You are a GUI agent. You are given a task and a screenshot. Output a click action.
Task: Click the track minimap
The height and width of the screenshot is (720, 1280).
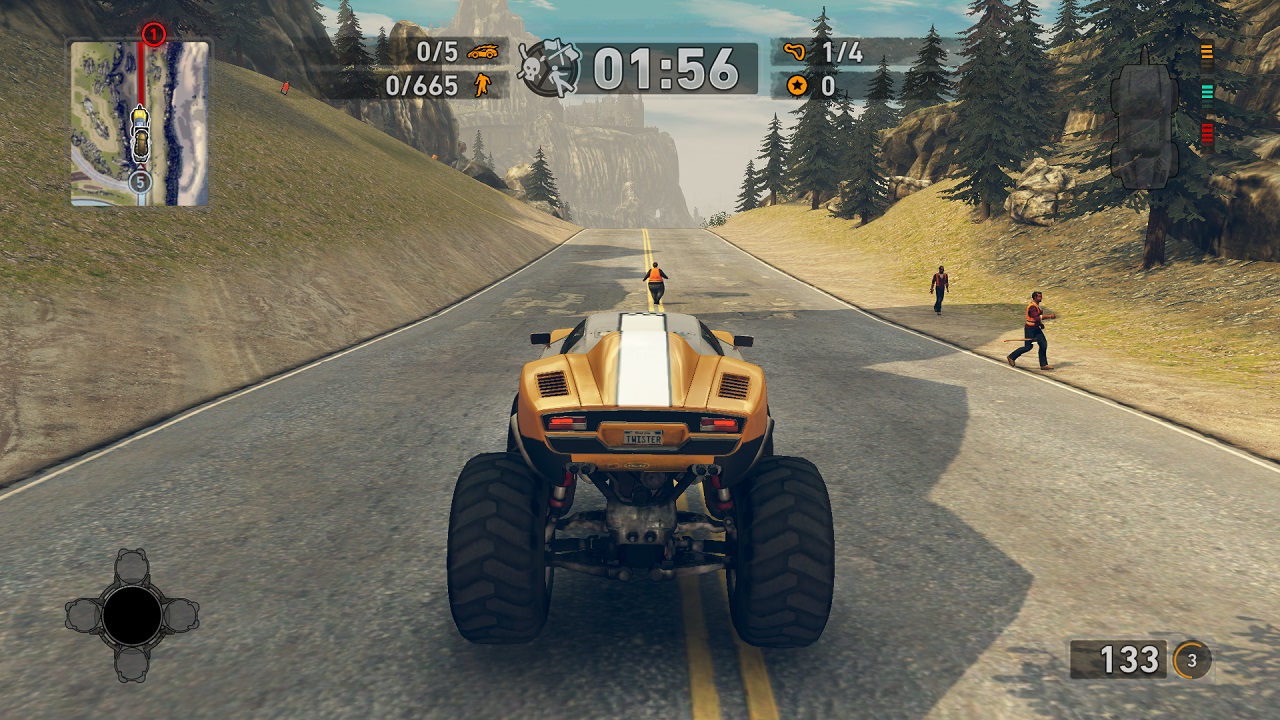pos(139,123)
